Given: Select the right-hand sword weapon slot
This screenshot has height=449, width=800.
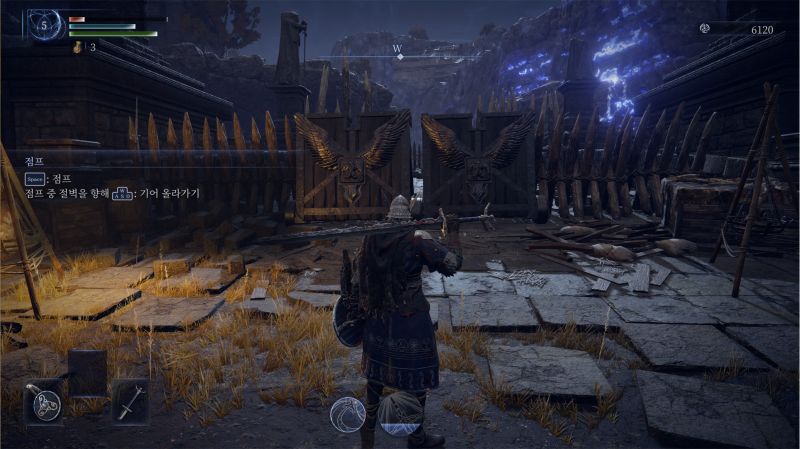Looking at the screenshot, I should click(x=130, y=401).
